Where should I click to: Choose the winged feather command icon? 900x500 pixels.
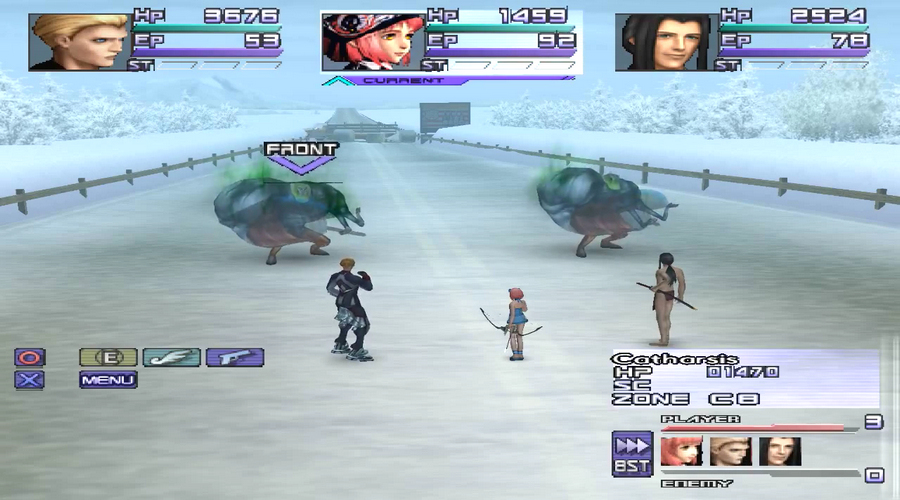(x=171, y=357)
